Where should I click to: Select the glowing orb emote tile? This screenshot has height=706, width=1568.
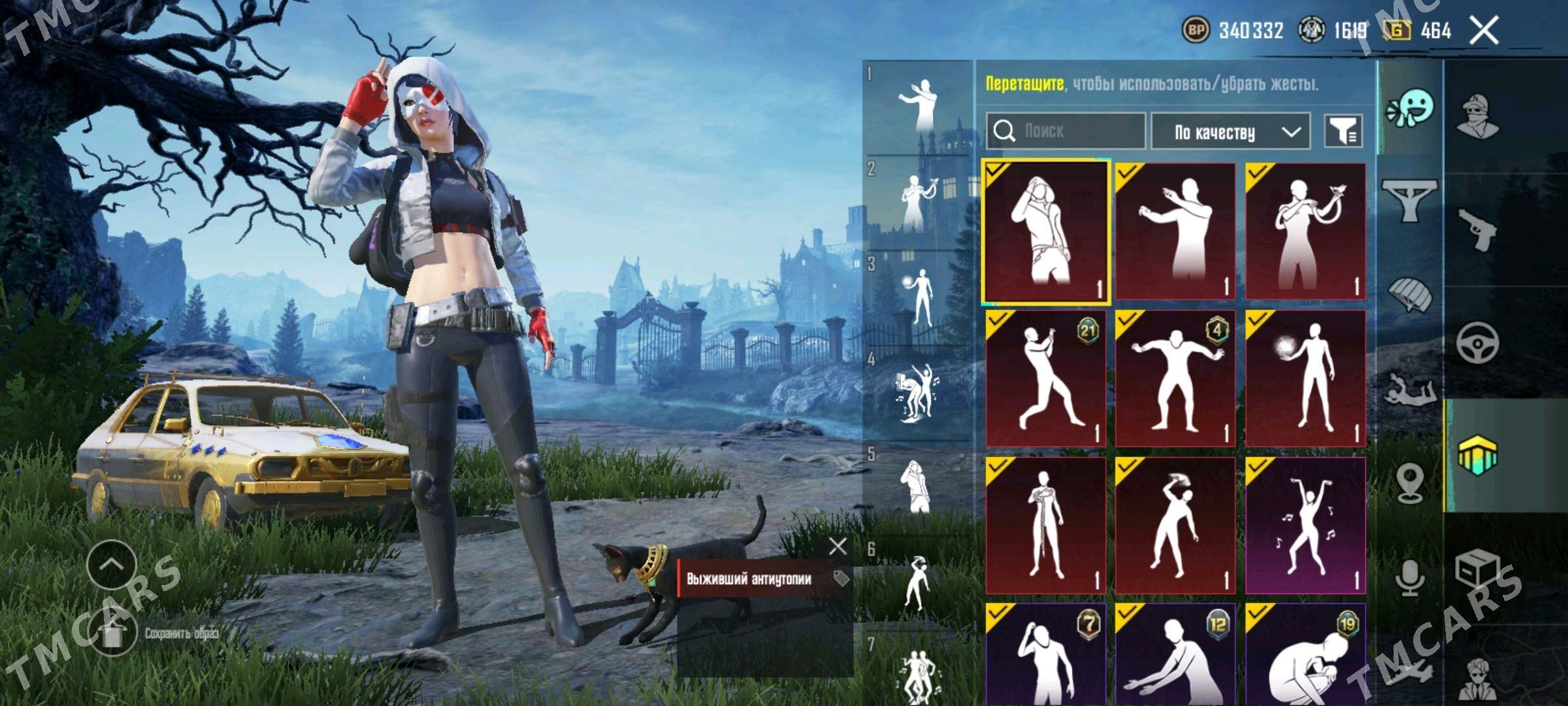point(1305,378)
